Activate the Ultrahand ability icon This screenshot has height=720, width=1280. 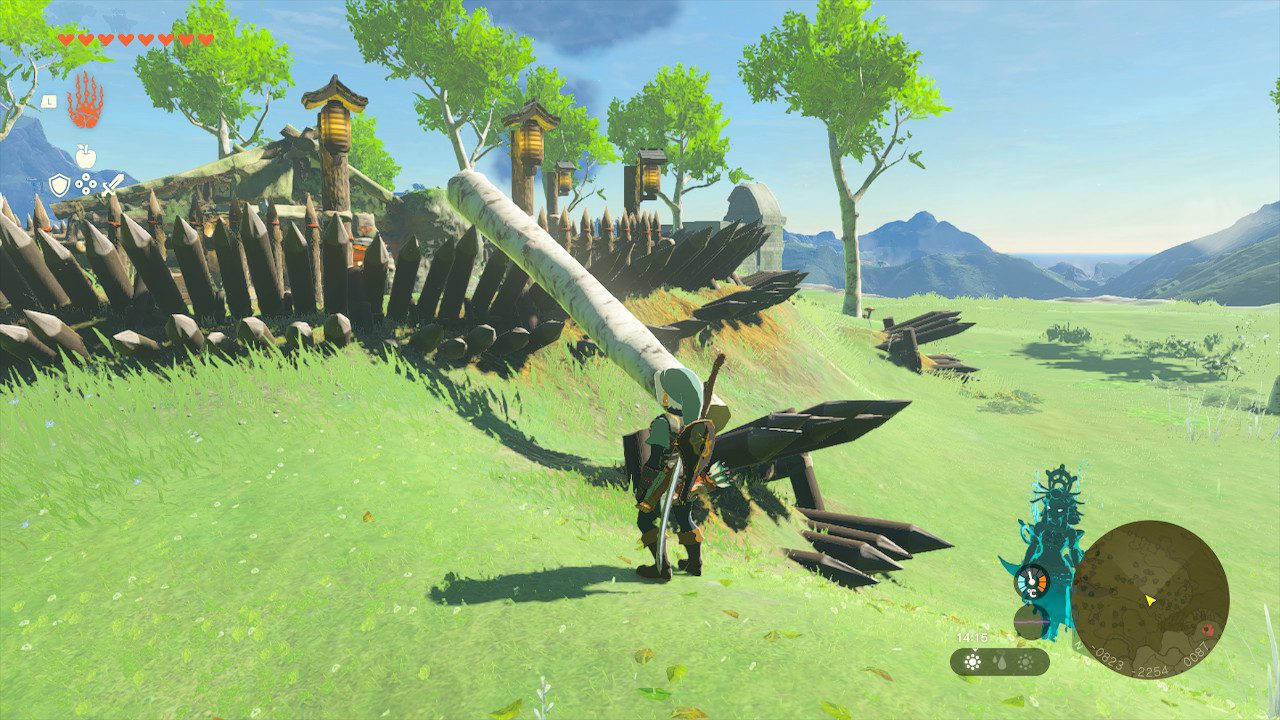(x=85, y=99)
